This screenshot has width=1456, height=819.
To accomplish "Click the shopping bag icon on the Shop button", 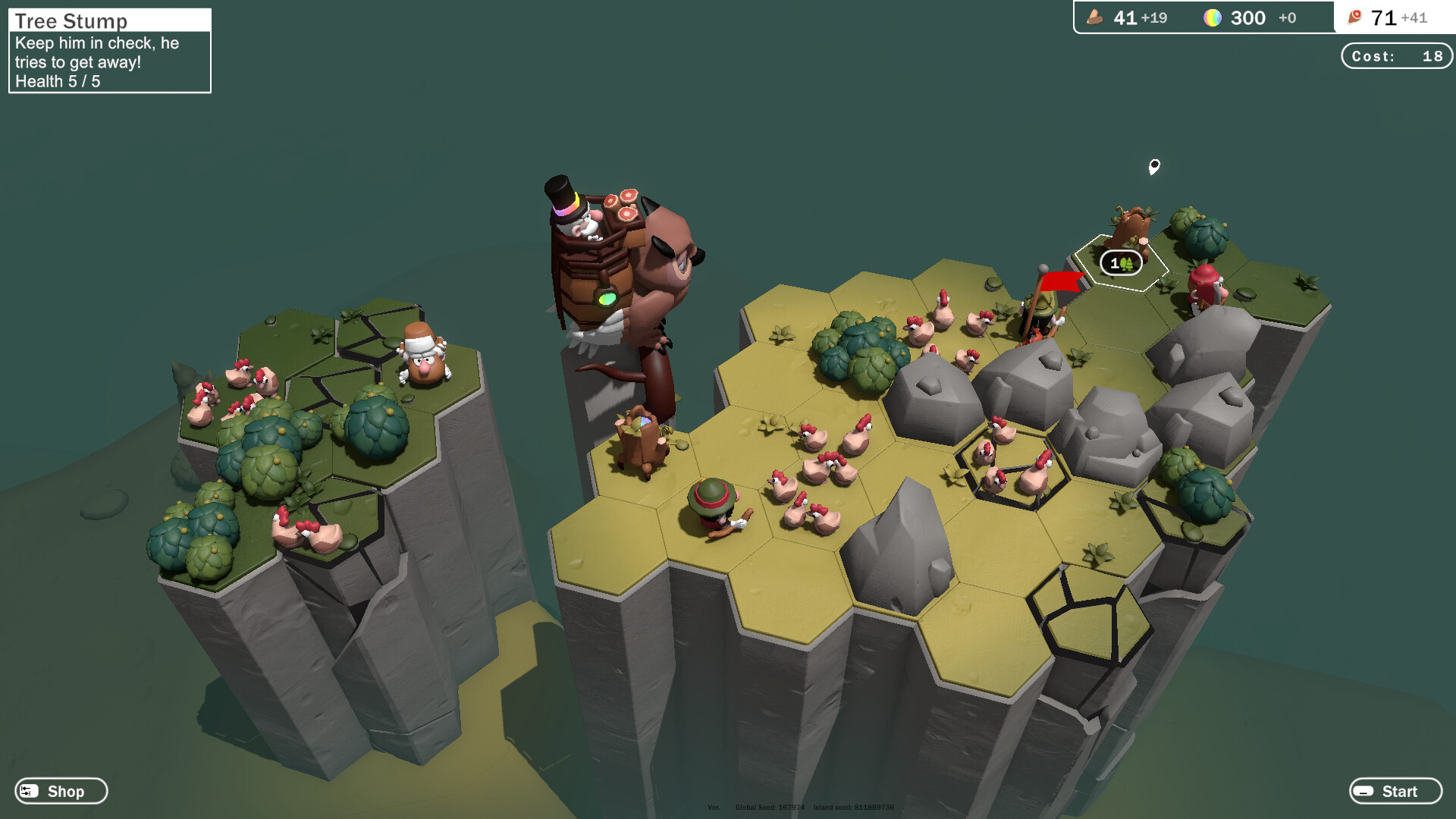I will (x=28, y=791).
